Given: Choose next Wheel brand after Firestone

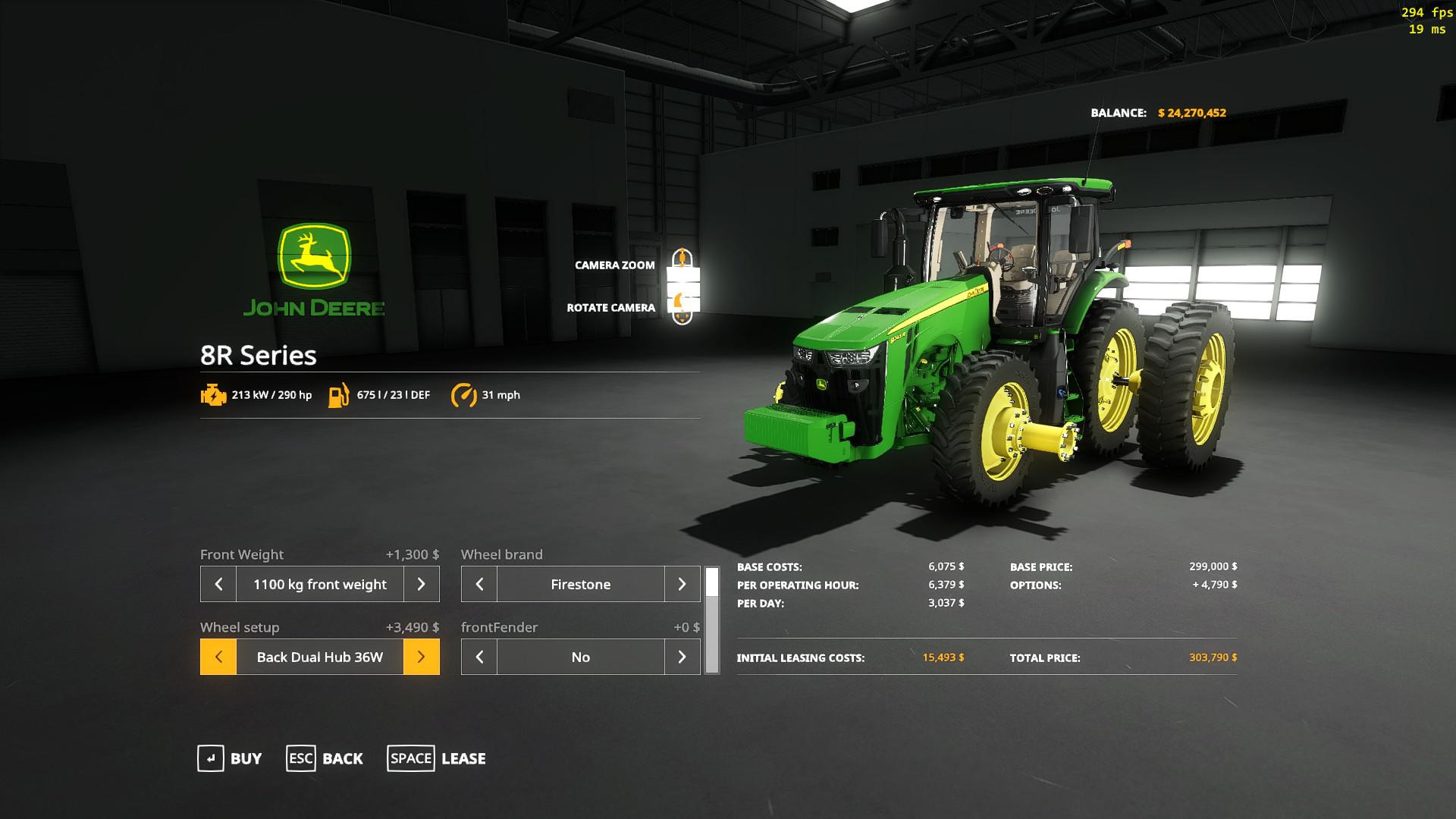Looking at the screenshot, I should point(682,584).
